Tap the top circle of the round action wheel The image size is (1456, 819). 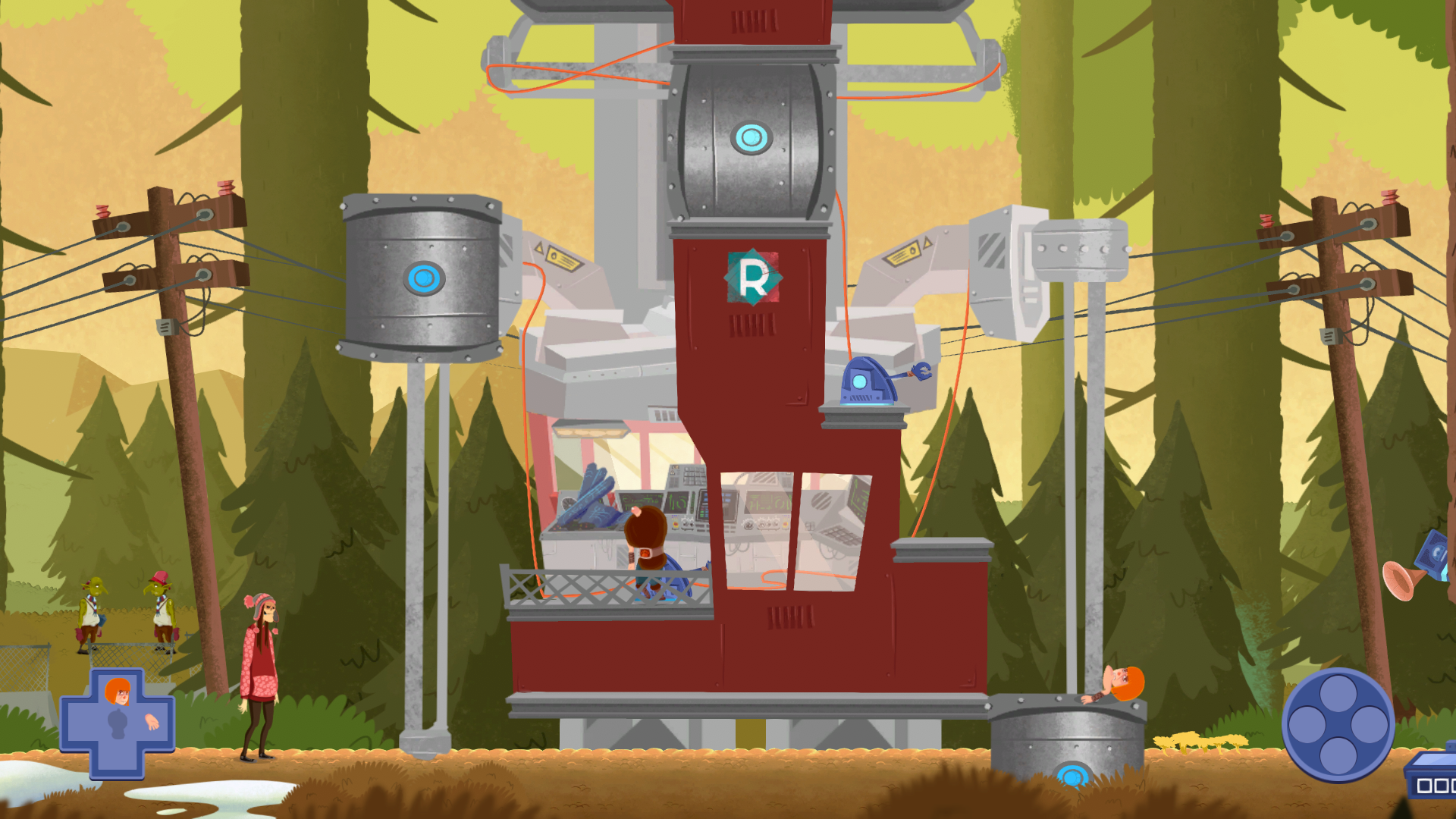[1338, 692]
